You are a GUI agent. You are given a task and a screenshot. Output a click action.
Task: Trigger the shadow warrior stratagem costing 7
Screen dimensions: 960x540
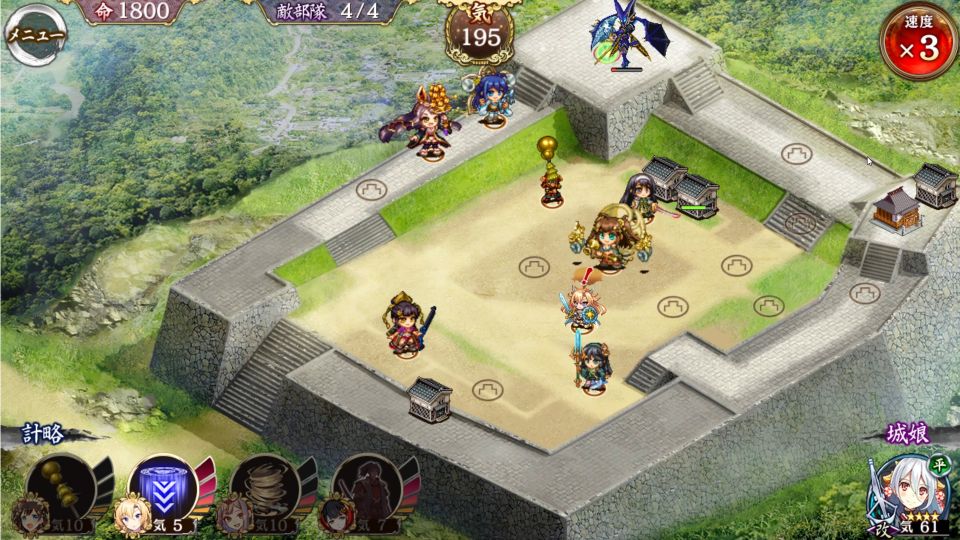click(x=364, y=488)
